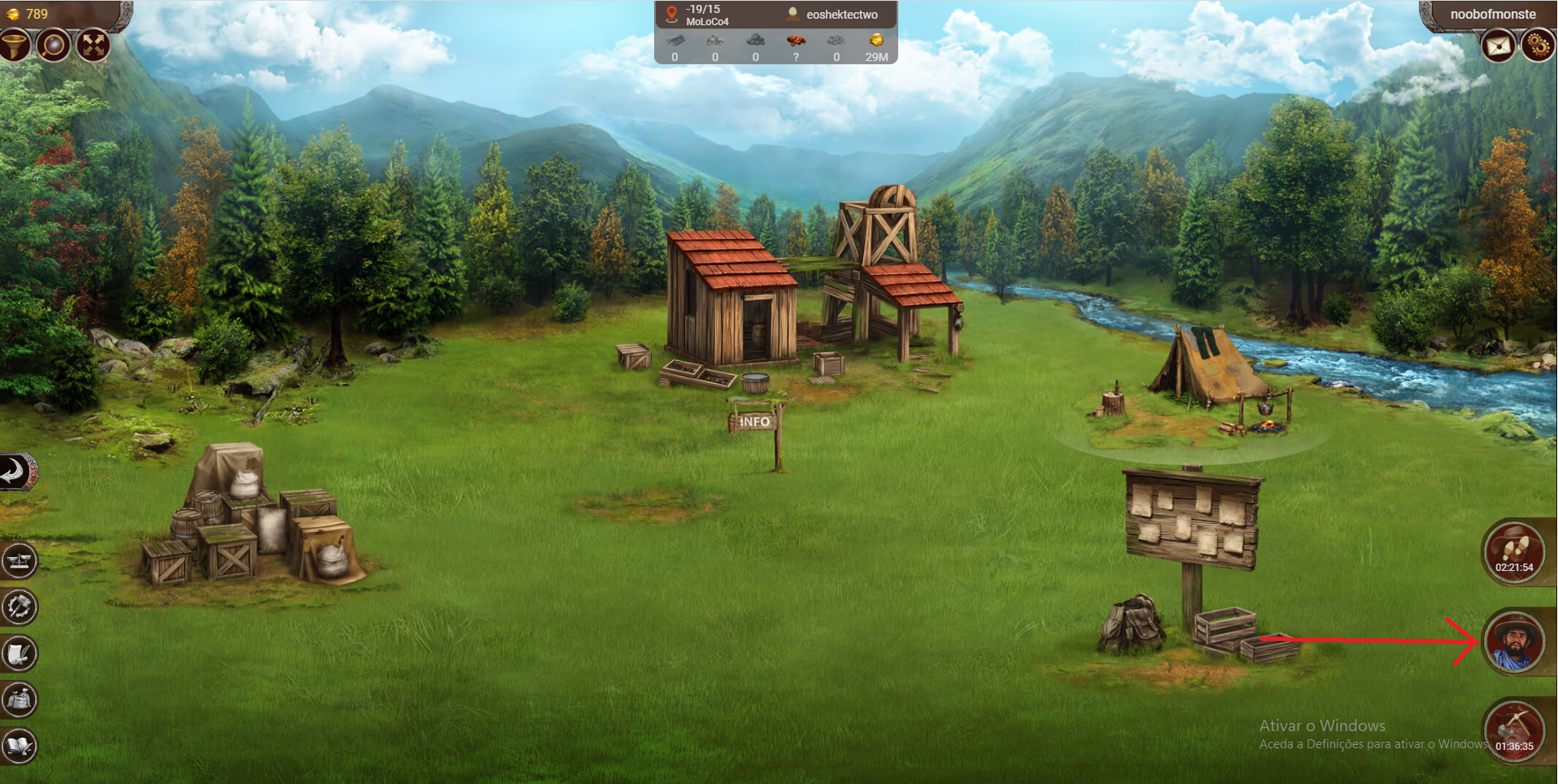Click the bearded miner portrait button

[x=1513, y=642]
